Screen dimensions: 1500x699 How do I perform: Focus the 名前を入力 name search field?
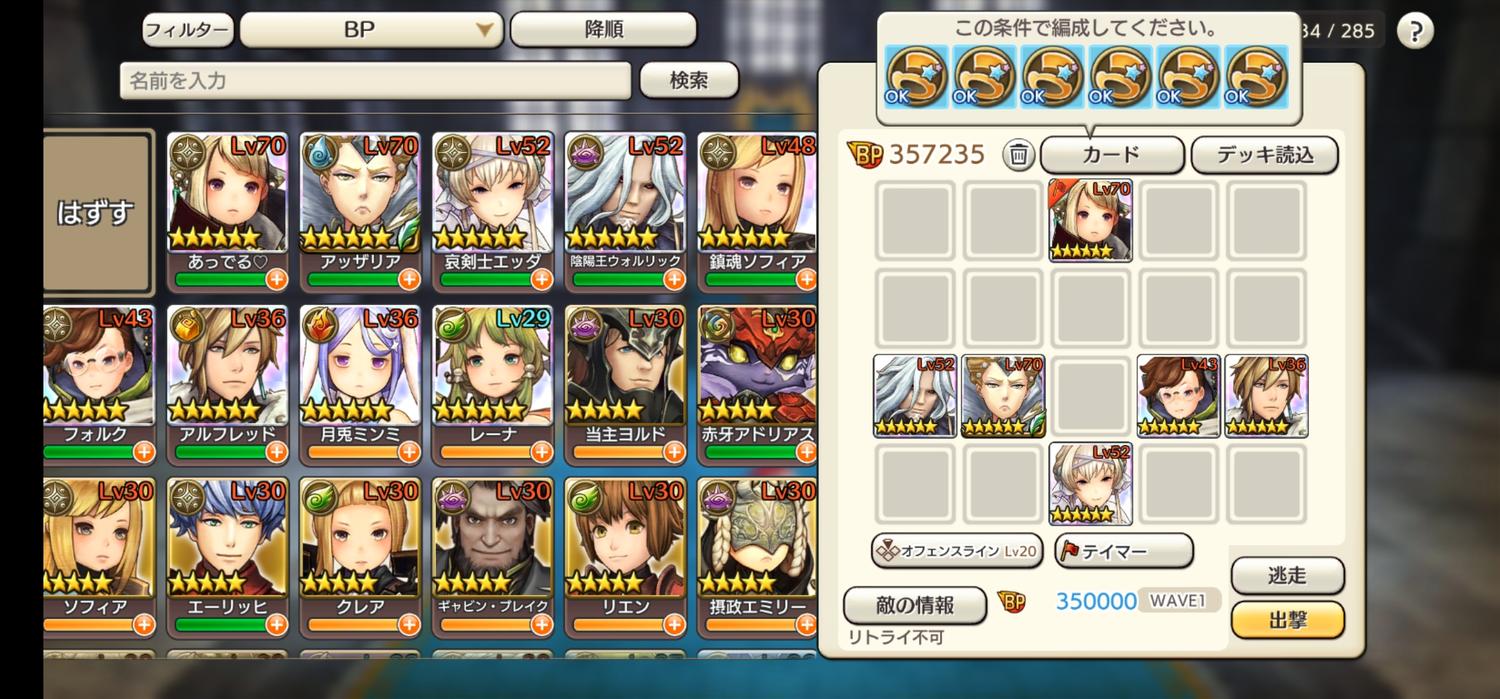coord(375,81)
